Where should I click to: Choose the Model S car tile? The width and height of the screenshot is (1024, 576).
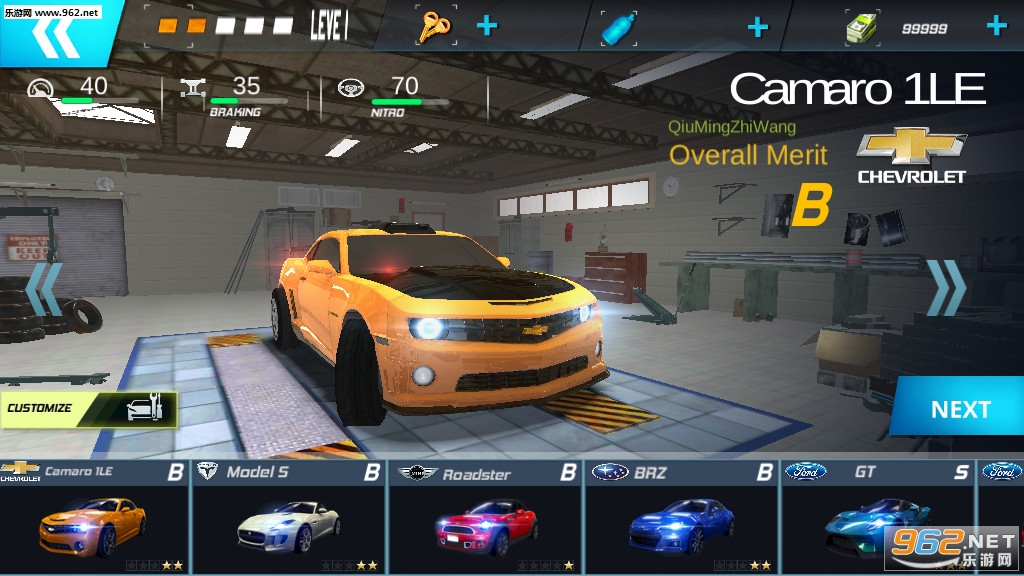coord(290,516)
